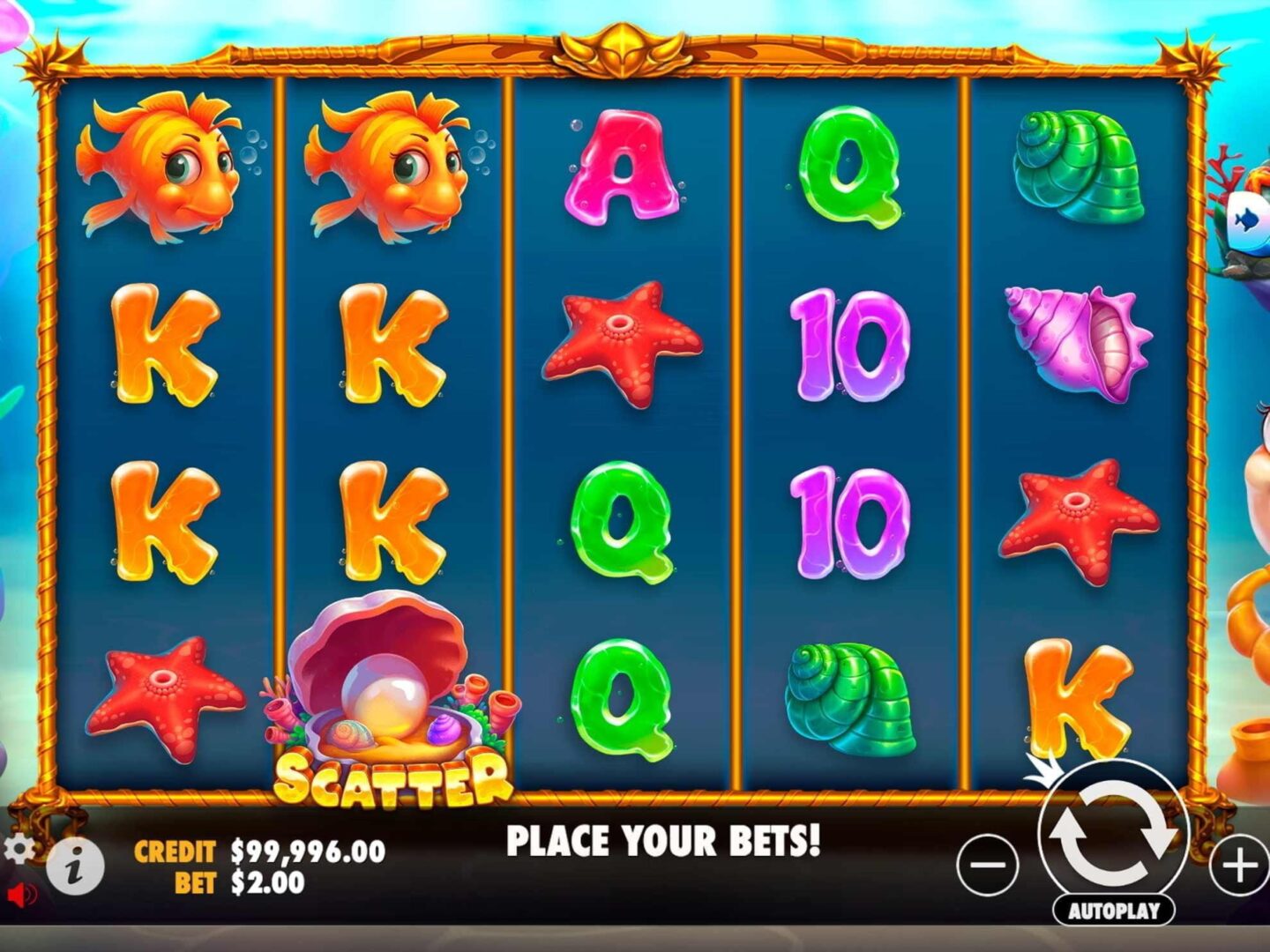Open the settings gear menu
Image resolution: width=1270 pixels, height=952 pixels.
[19, 849]
